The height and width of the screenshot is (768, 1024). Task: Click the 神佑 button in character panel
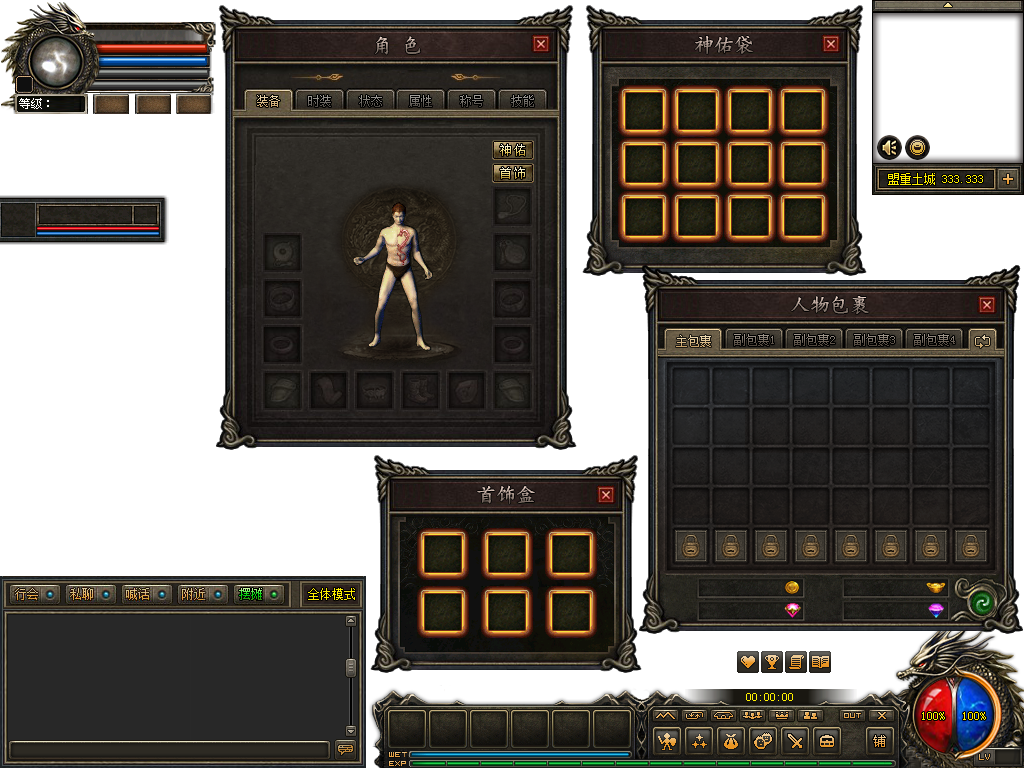tap(513, 150)
